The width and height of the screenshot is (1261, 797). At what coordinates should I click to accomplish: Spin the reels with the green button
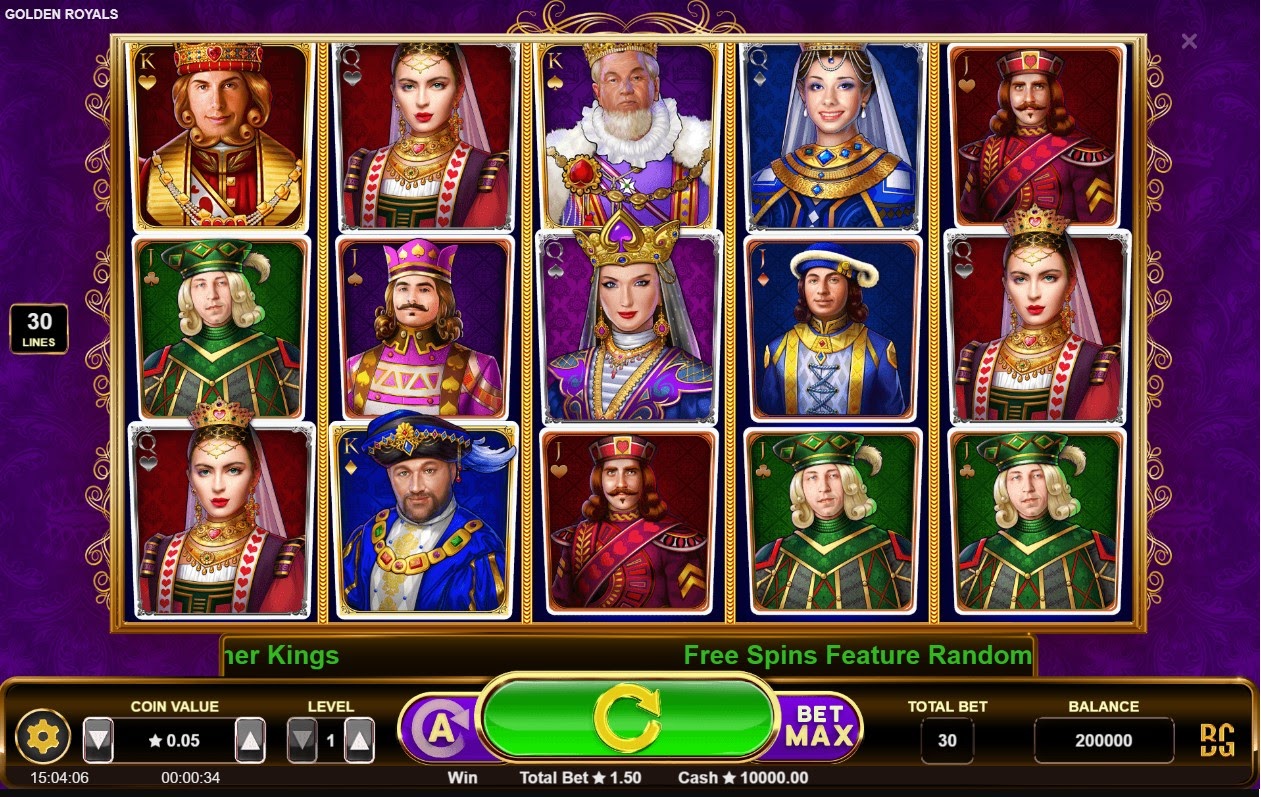click(x=627, y=719)
